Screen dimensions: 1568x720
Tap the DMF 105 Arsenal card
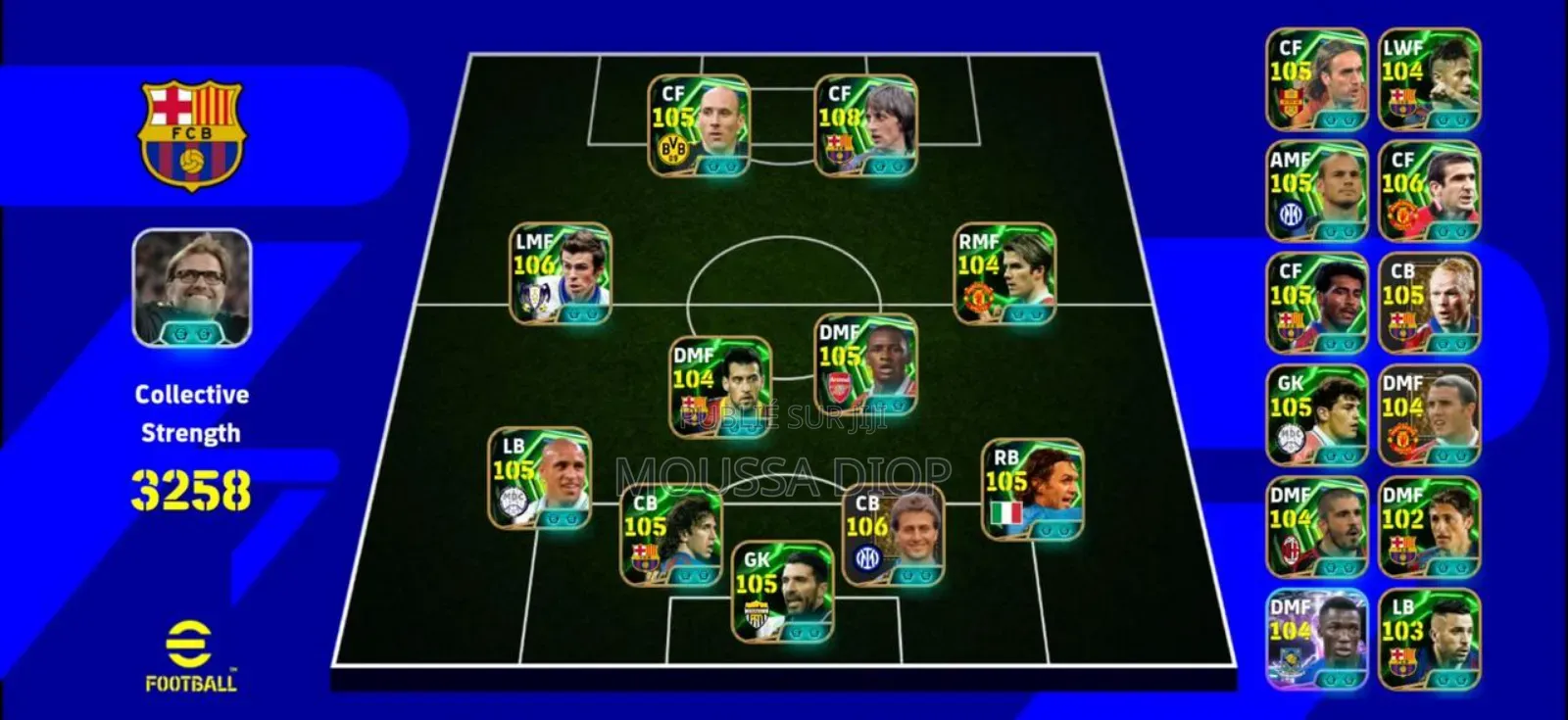tap(866, 364)
